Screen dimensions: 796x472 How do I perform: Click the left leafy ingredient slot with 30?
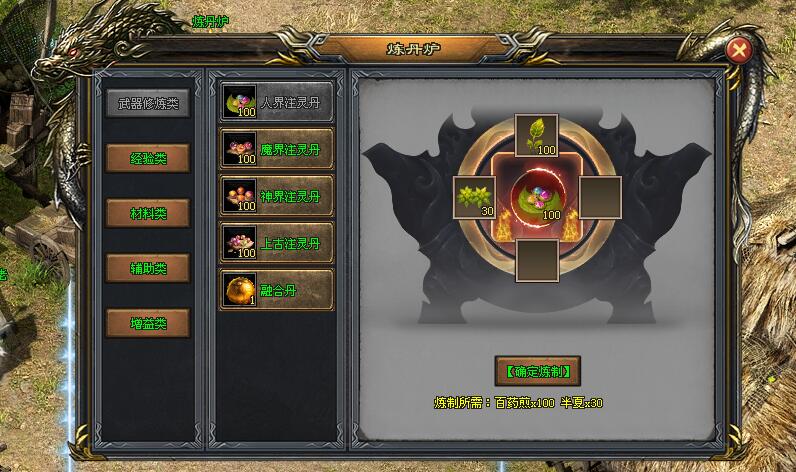pos(474,197)
